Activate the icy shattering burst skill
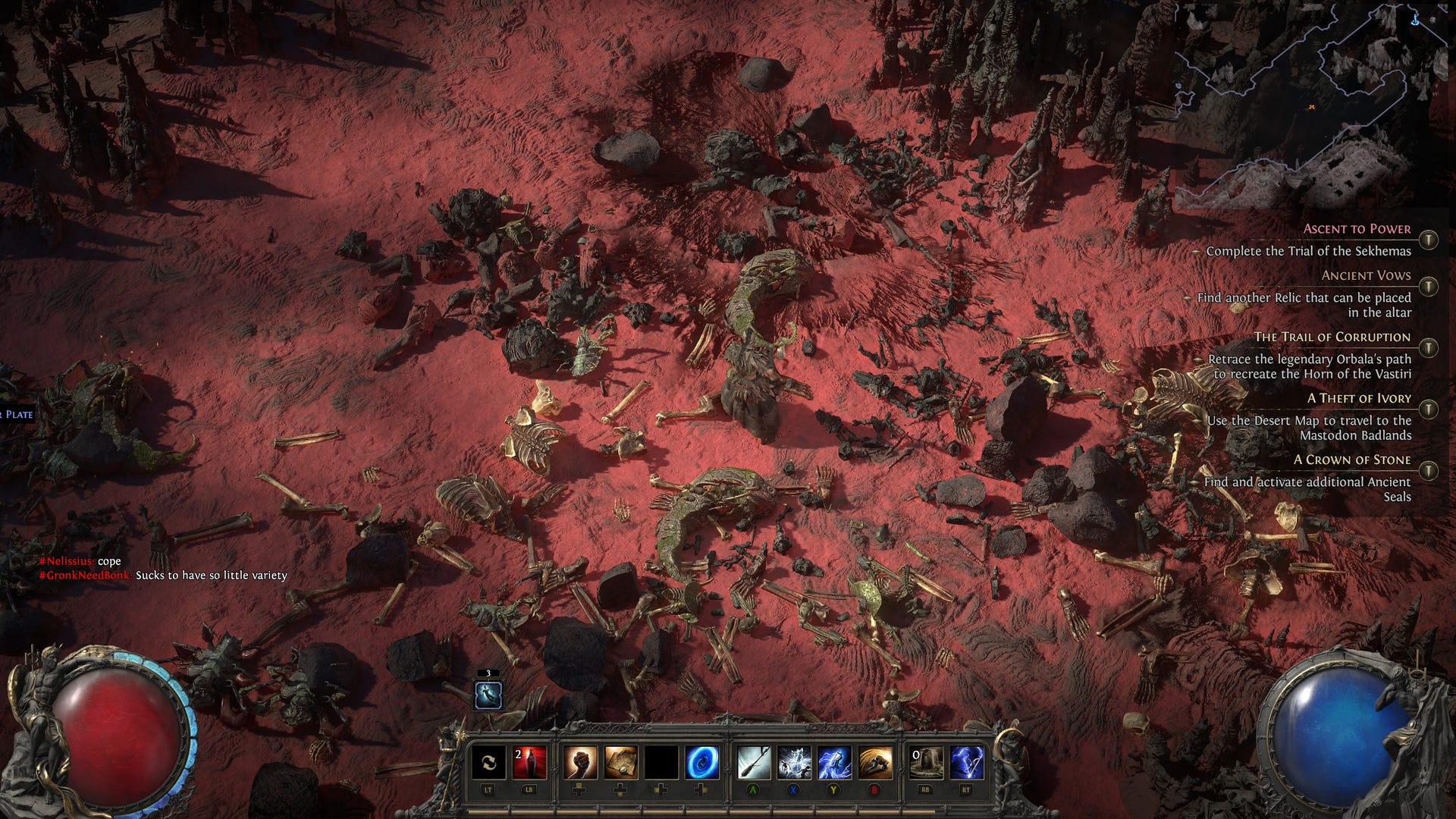This screenshot has height=819, width=1456. click(x=794, y=761)
